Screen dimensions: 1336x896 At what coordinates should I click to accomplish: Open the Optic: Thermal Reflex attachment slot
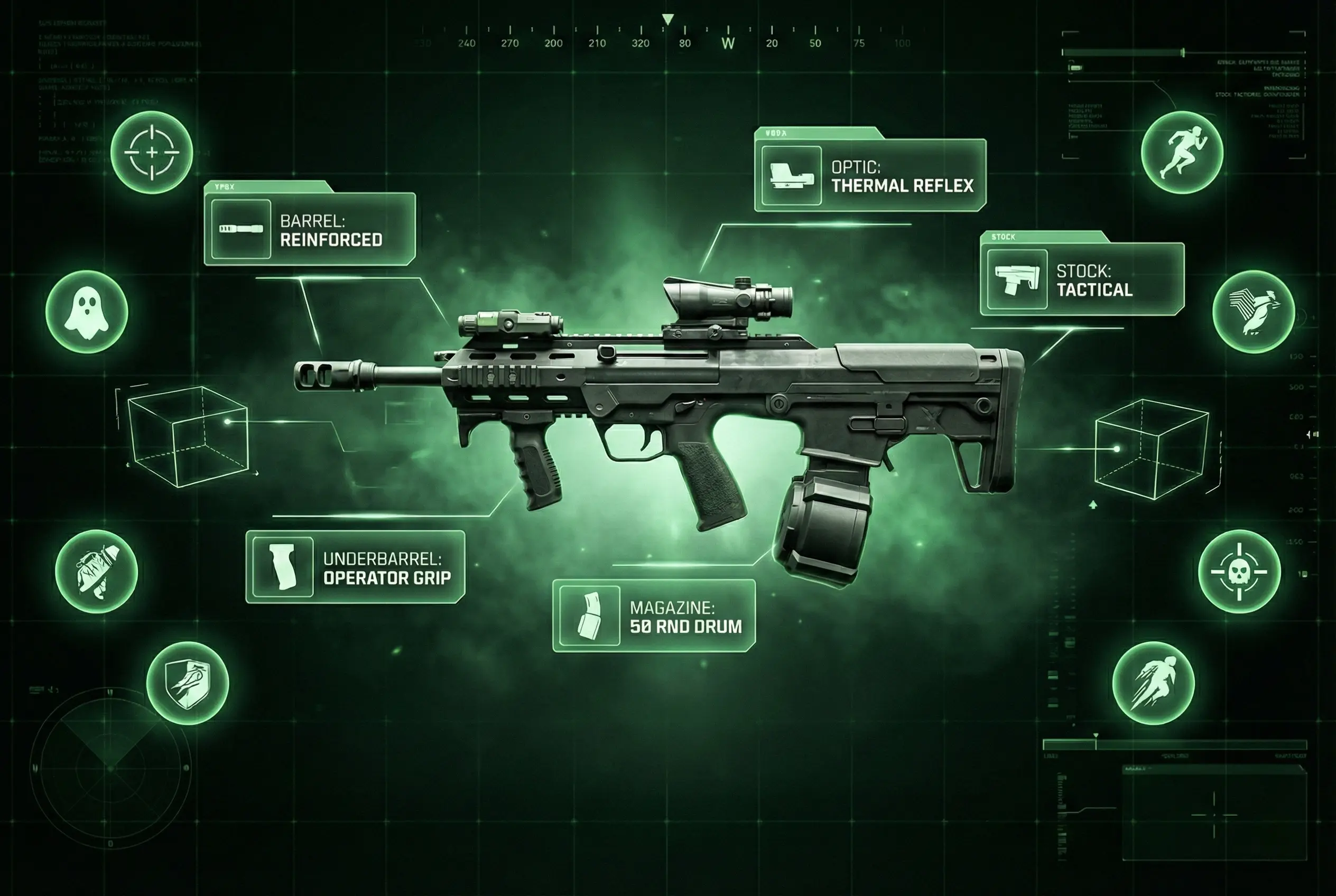[x=869, y=175]
